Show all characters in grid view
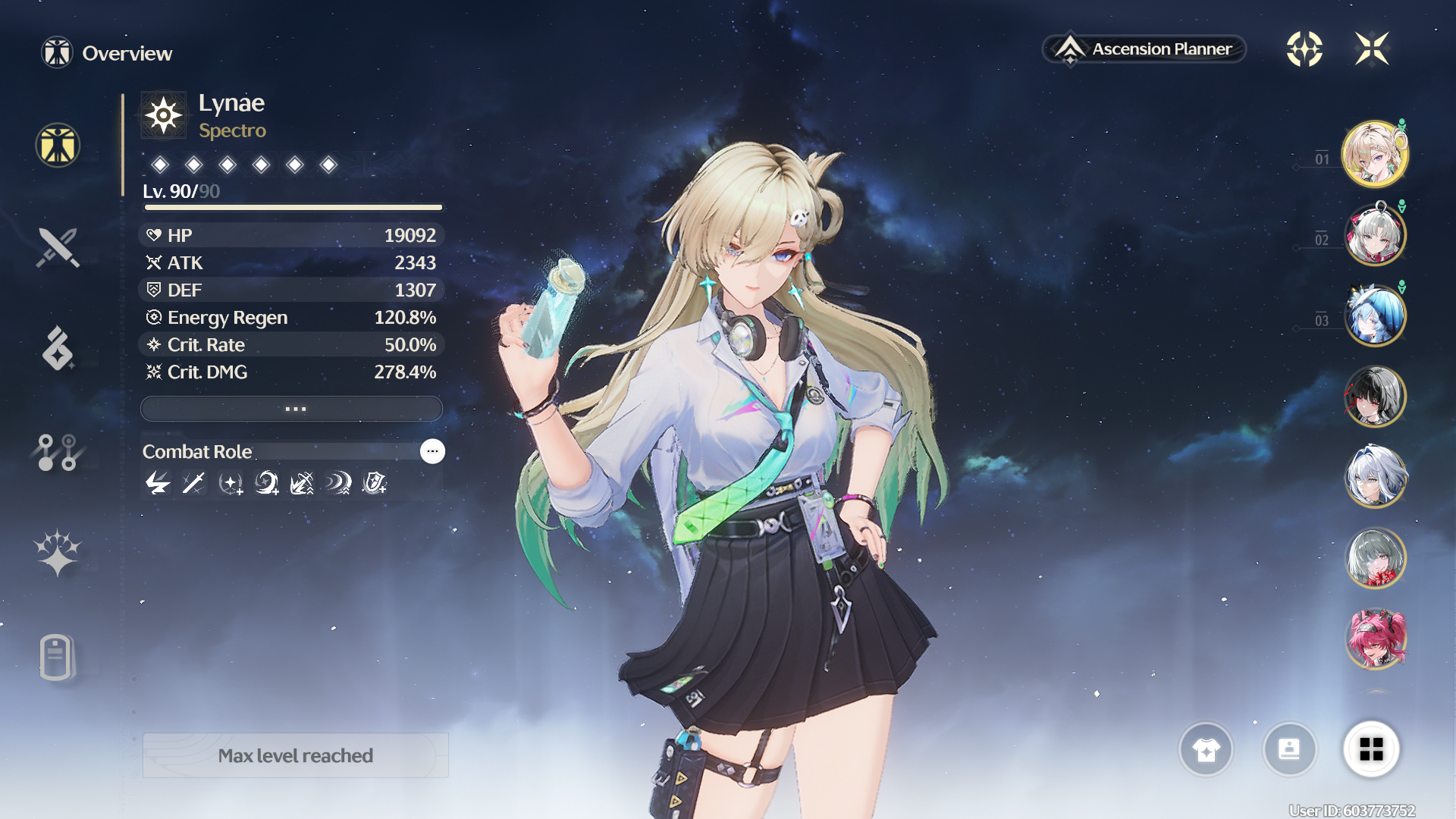The height and width of the screenshot is (819, 1456). coord(1371,749)
